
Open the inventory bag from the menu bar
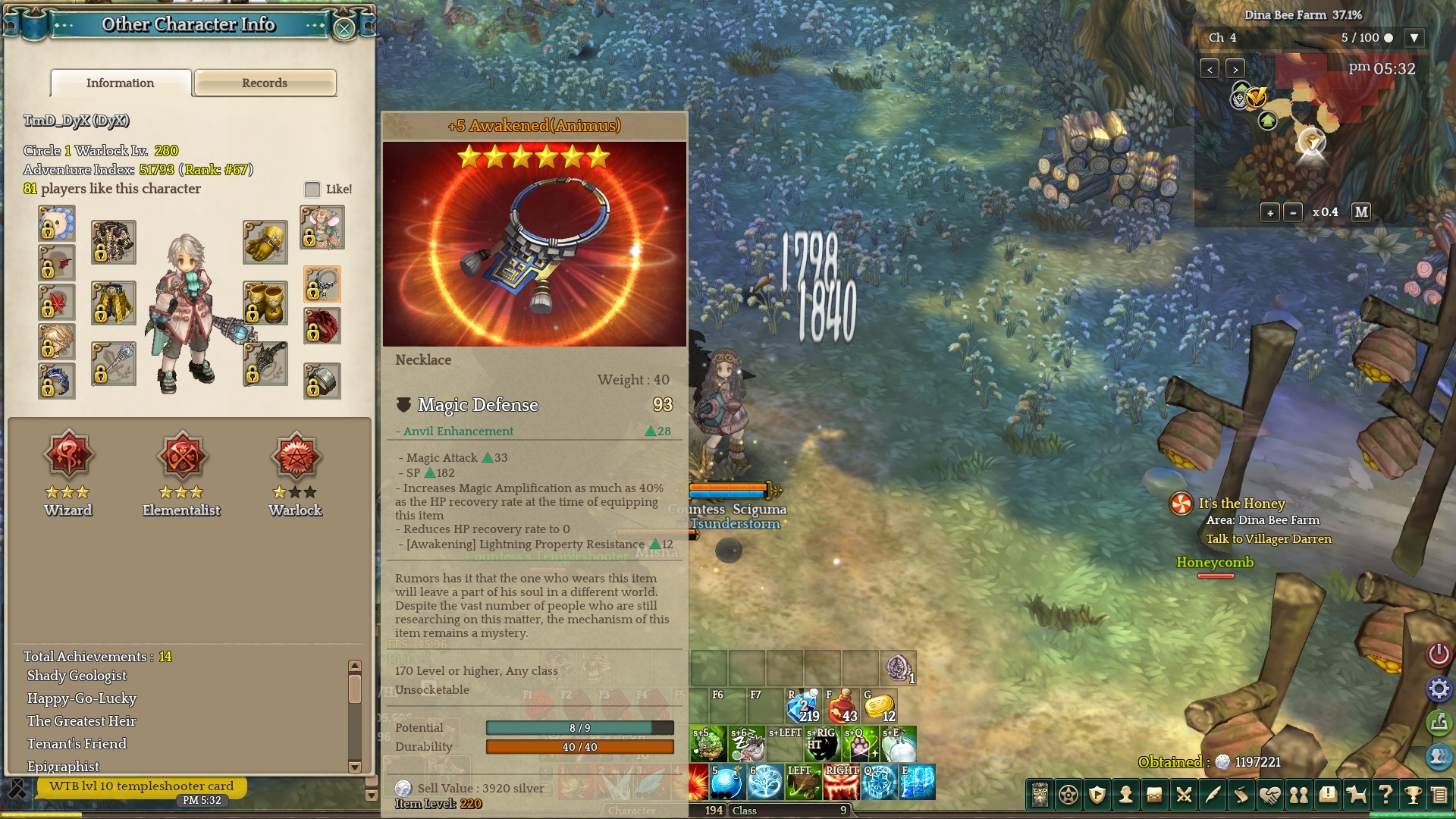[1154, 795]
